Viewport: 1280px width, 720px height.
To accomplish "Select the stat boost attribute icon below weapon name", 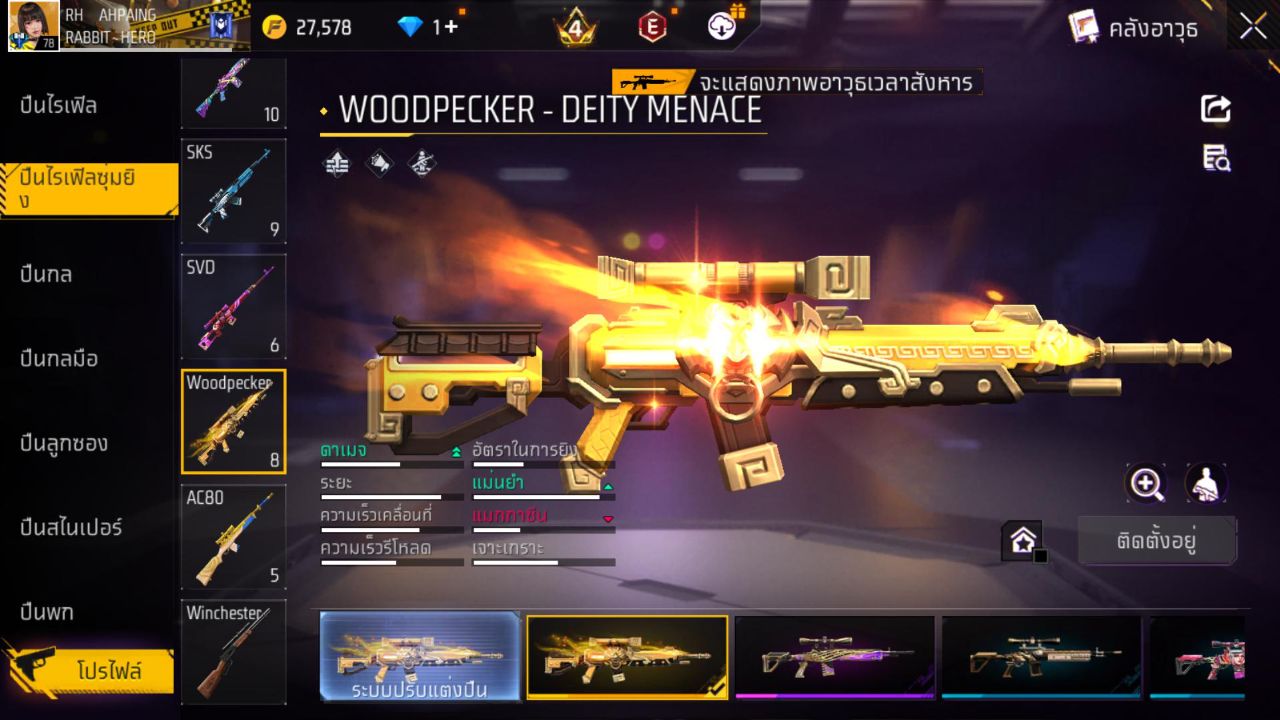I will [336, 162].
